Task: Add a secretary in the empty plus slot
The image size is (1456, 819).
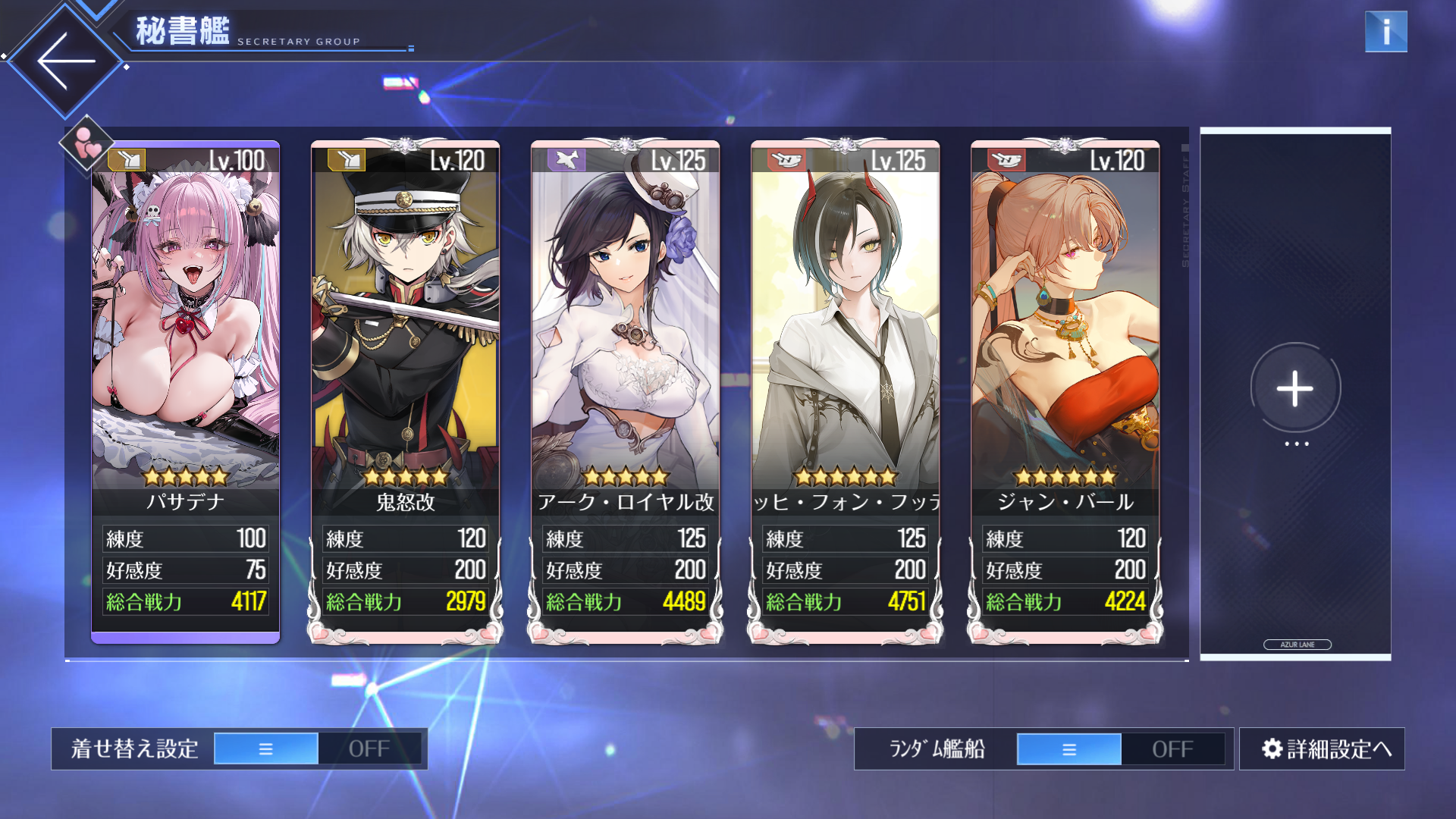Action: (1294, 389)
